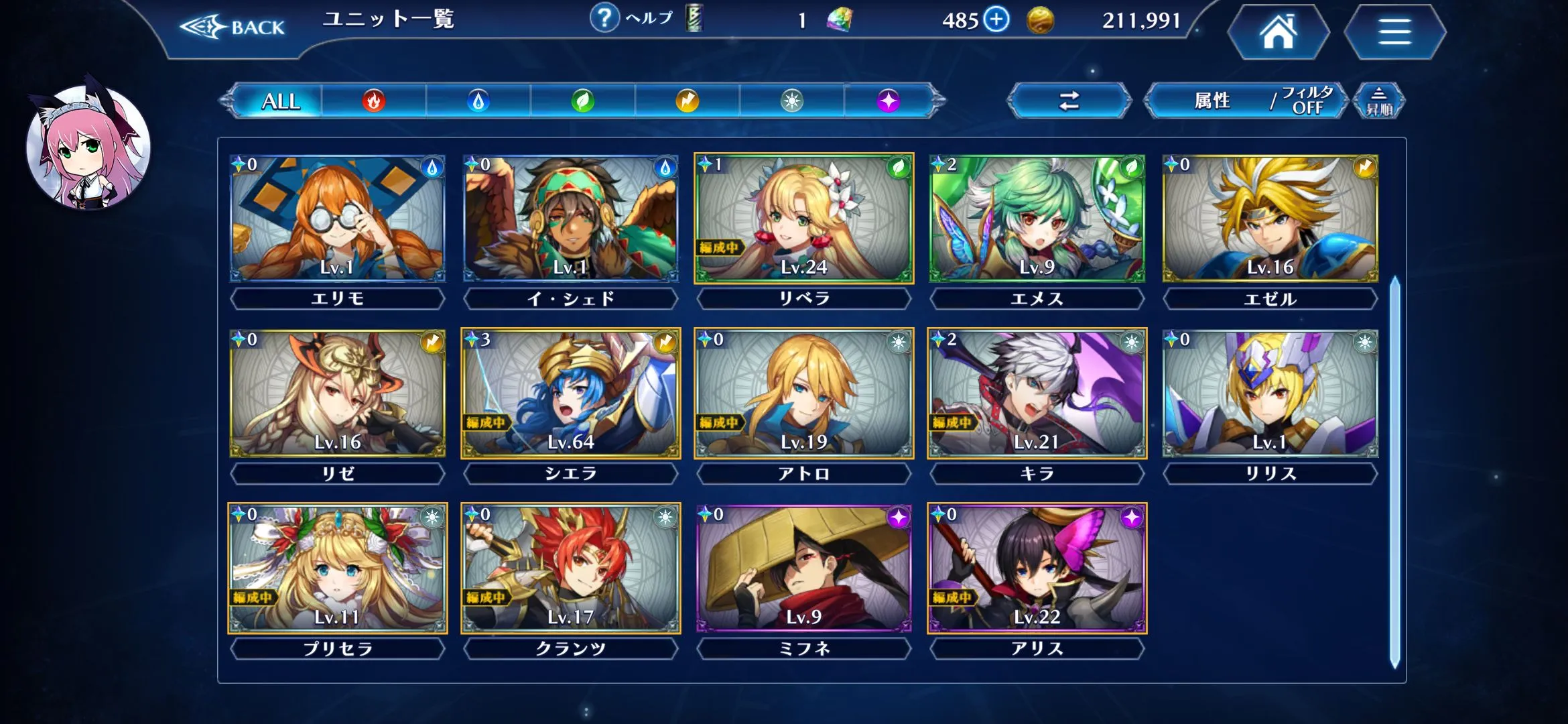Open the help (ヘルプ) guide
Viewport: 1568px width, 724px height.
click(x=631, y=19)
